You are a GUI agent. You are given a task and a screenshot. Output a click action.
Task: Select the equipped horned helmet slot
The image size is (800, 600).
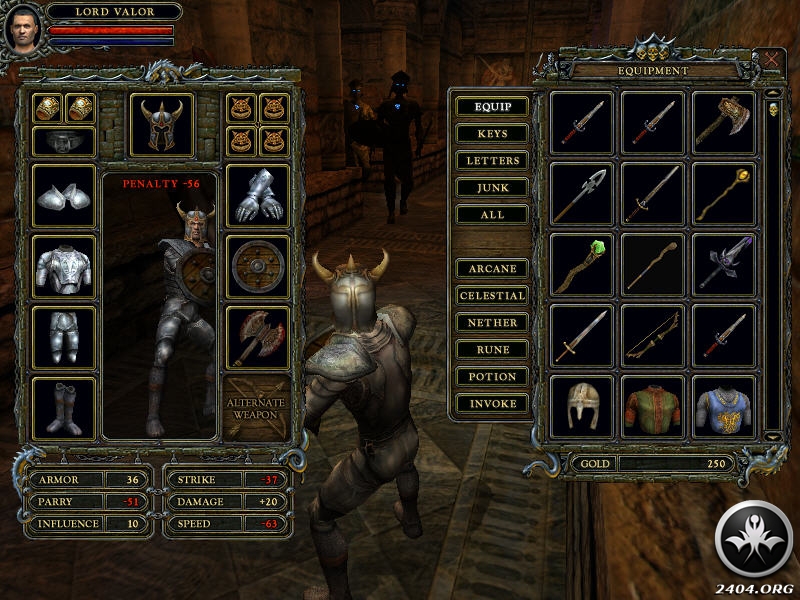pos(162,125)
